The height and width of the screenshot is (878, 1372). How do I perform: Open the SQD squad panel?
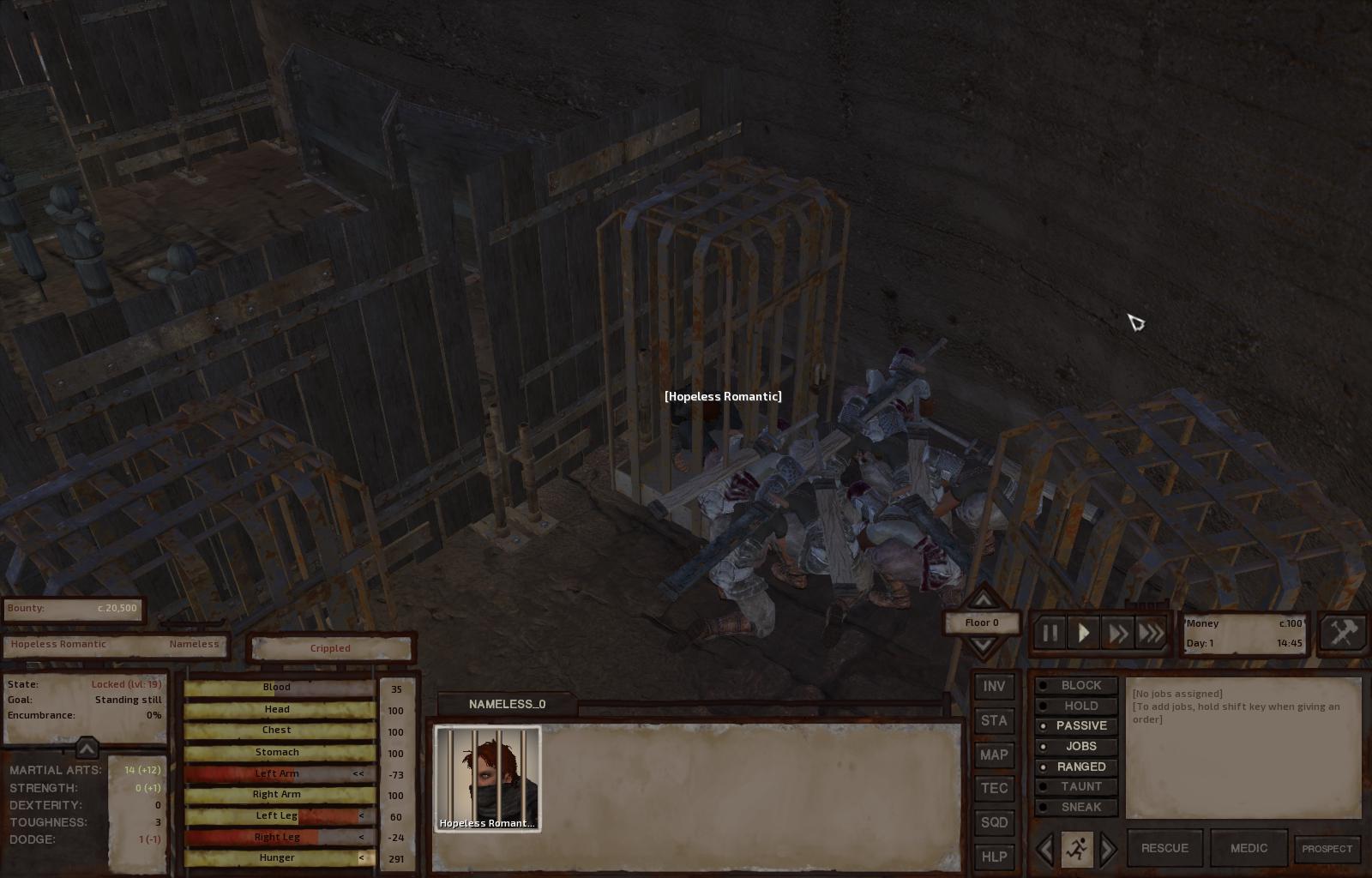point(994,823)
